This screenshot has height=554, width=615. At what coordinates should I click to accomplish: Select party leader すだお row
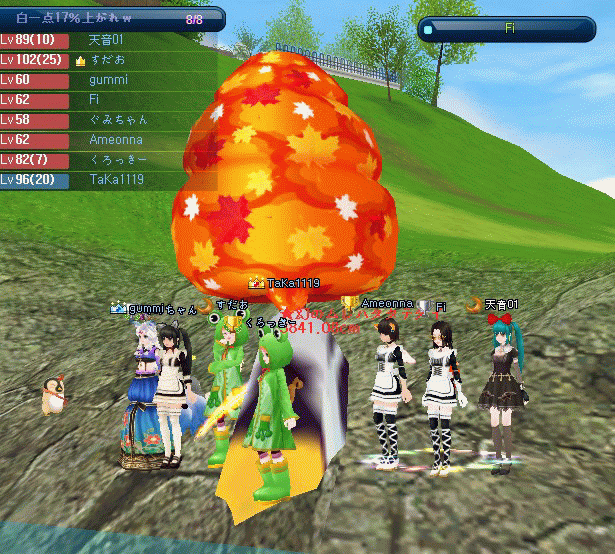(x=108, y=60)
